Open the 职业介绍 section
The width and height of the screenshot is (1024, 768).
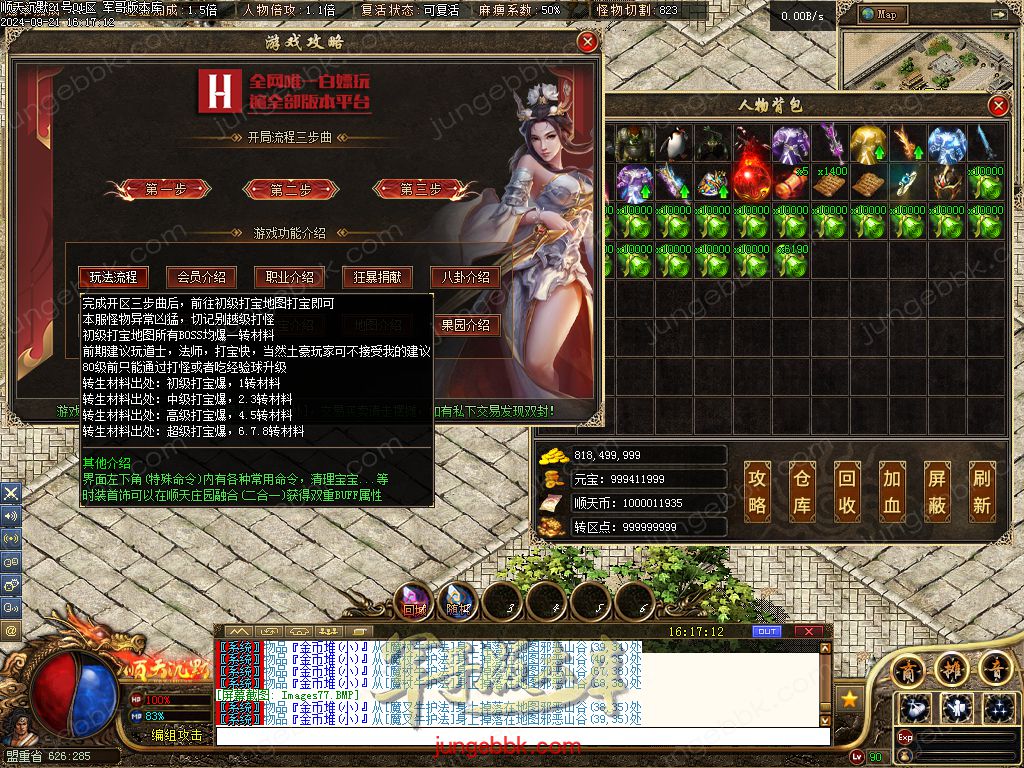[290, 277]
